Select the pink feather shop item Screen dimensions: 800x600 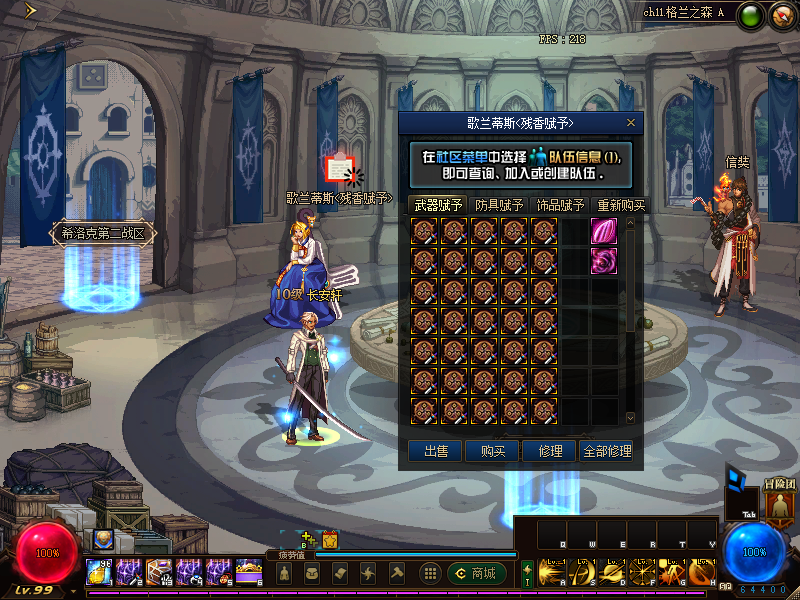tap(604, 231)
